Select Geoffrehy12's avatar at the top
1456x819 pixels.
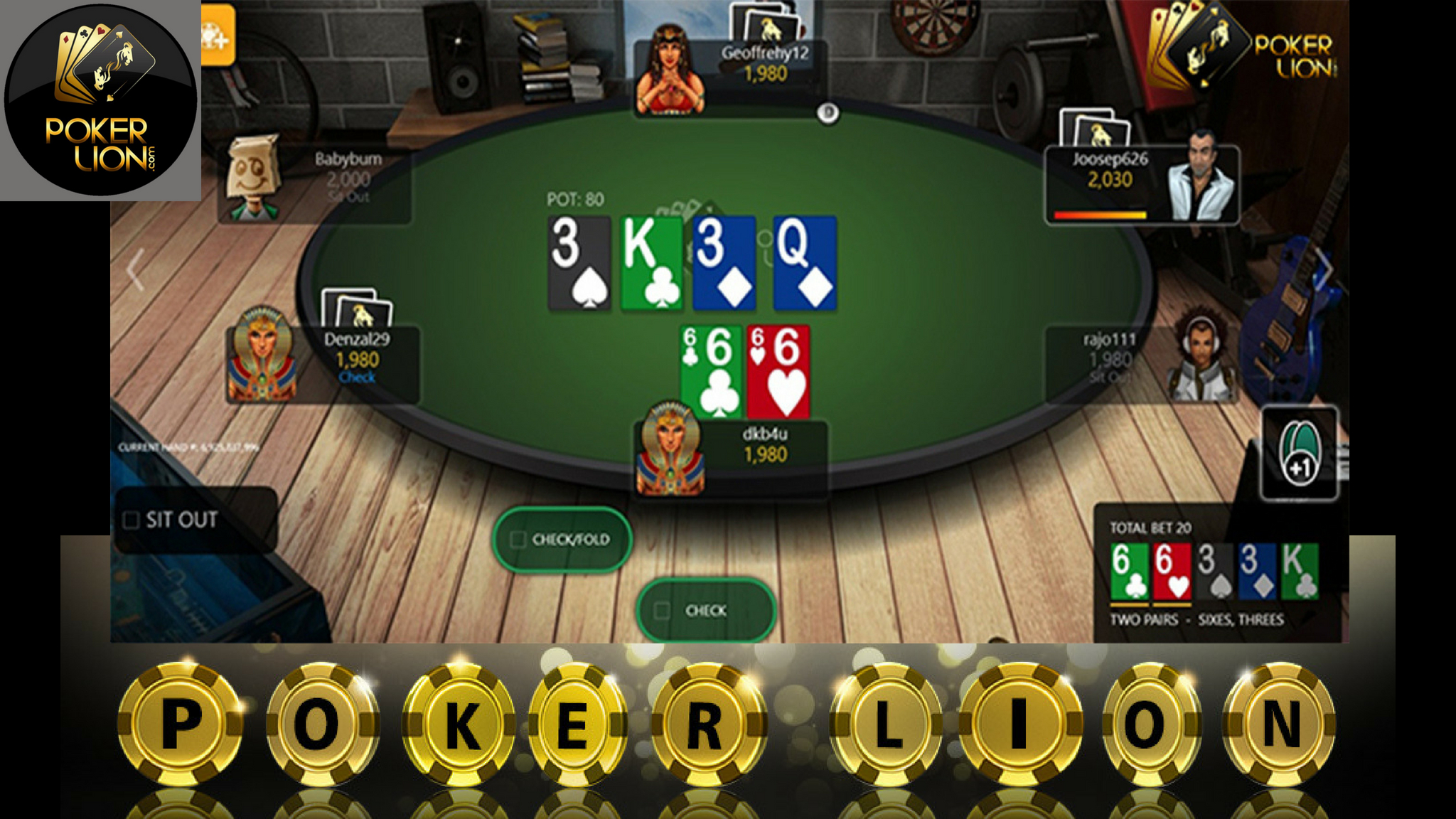[671, 68]
